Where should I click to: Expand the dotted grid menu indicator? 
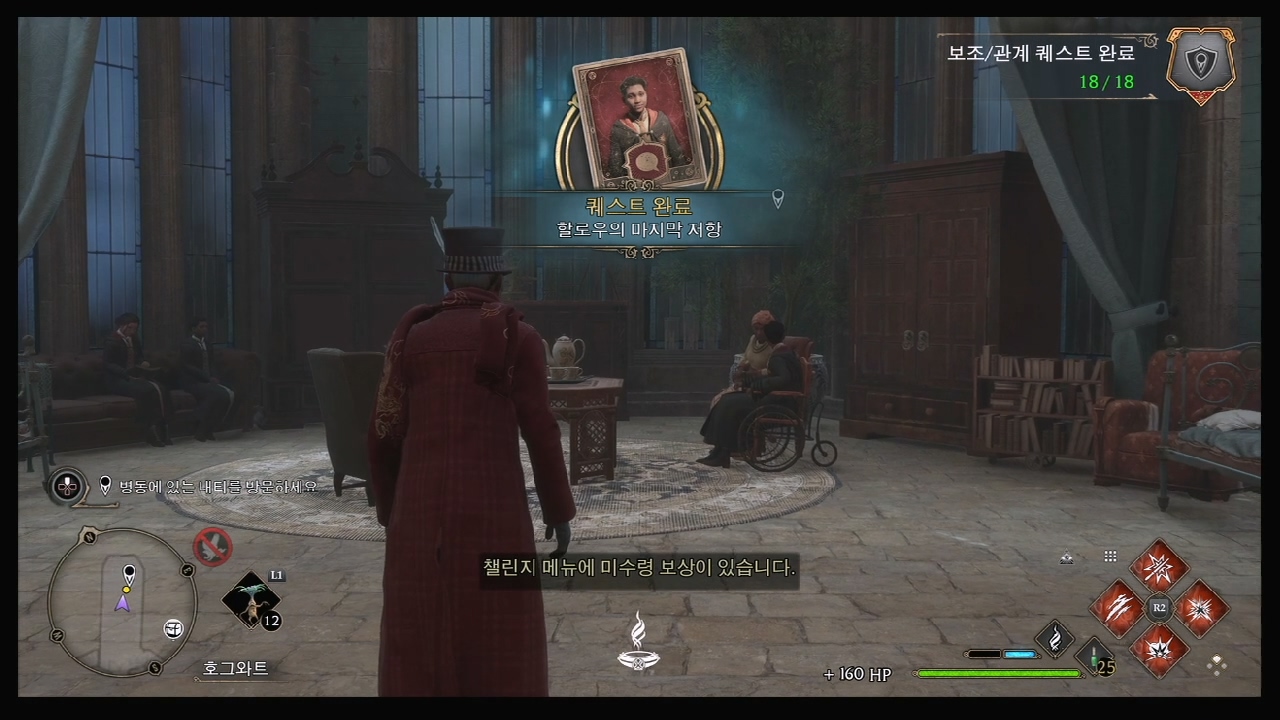pyautogui.click(x=1110, y=556)
